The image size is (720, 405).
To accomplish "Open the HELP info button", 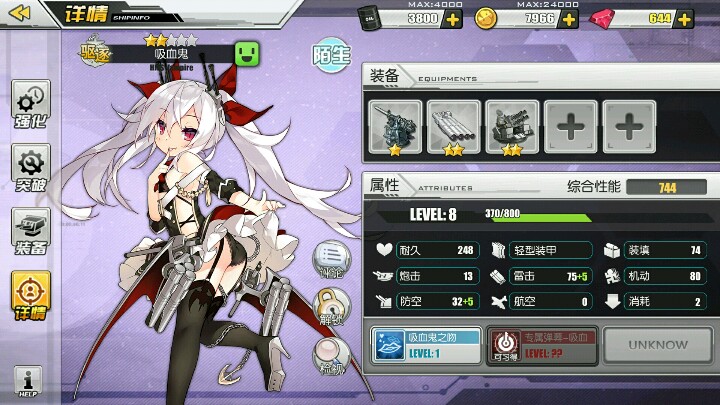I will (28, 382).
